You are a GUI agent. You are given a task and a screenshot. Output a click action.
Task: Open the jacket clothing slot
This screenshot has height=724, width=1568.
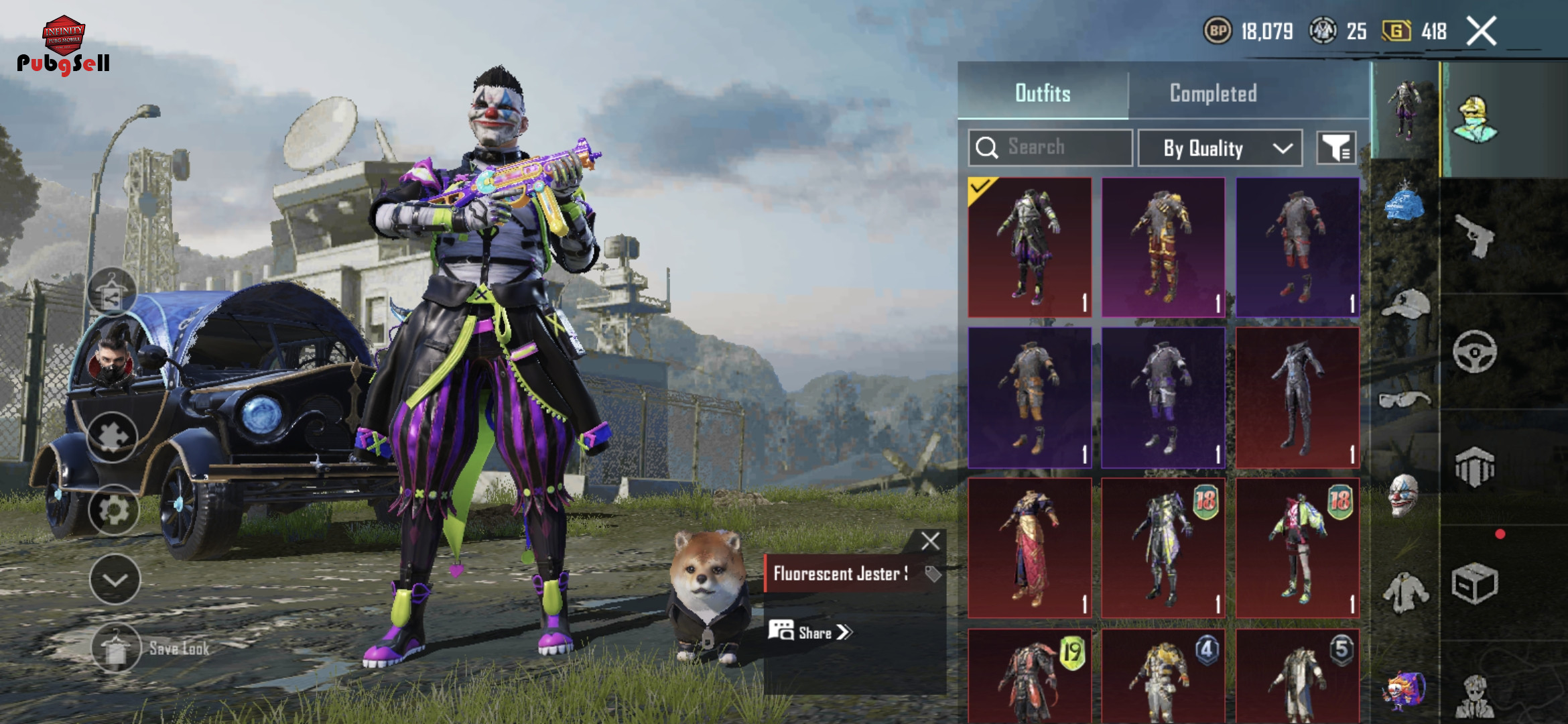1405,591
